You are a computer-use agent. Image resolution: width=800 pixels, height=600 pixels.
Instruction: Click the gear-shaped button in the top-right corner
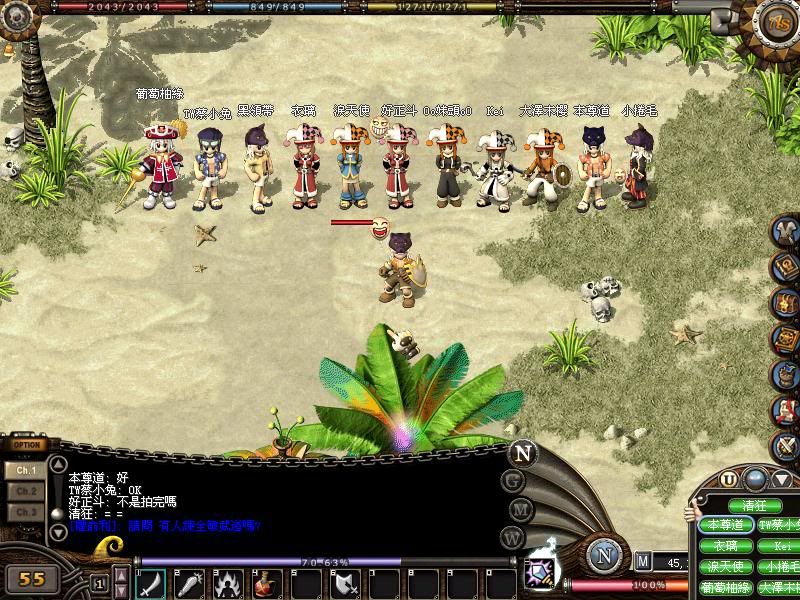pos(775,22)
